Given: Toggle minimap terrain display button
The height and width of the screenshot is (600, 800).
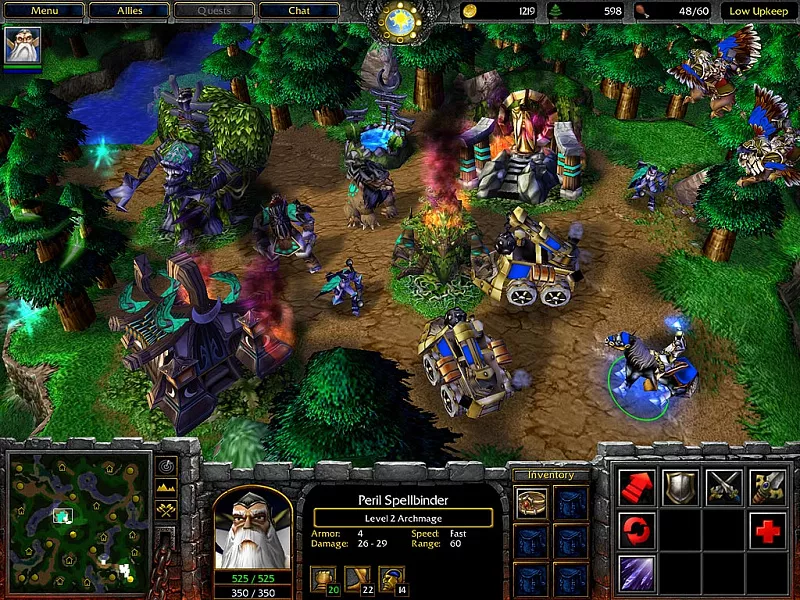Looking at the screenshot, I should [166, 489].
